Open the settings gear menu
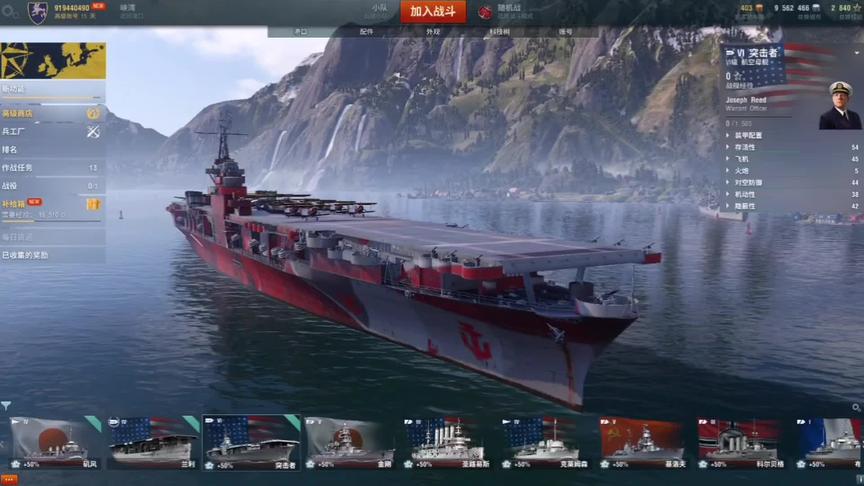Screen dimensions: 864x486 click(858, 8)
